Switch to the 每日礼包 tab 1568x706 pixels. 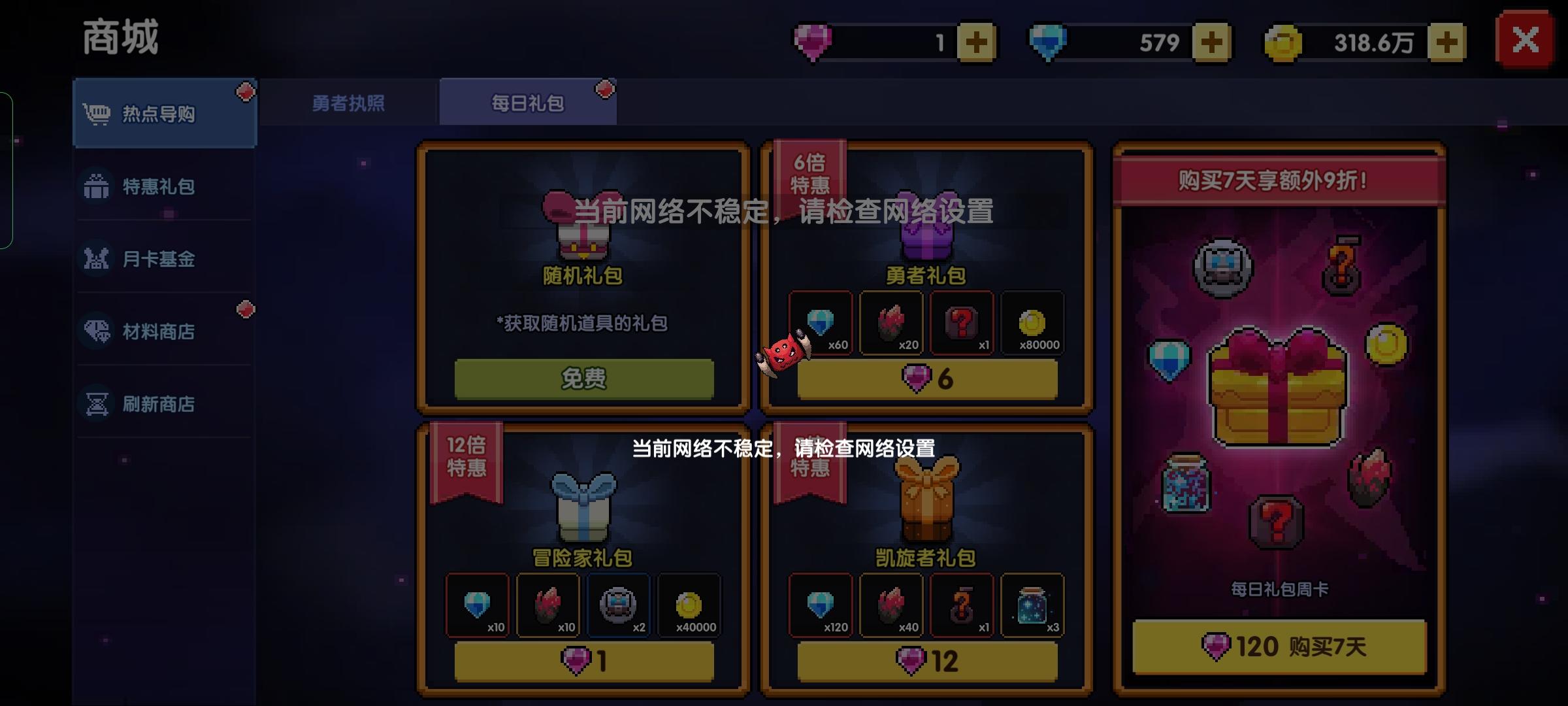pos(529,103)
